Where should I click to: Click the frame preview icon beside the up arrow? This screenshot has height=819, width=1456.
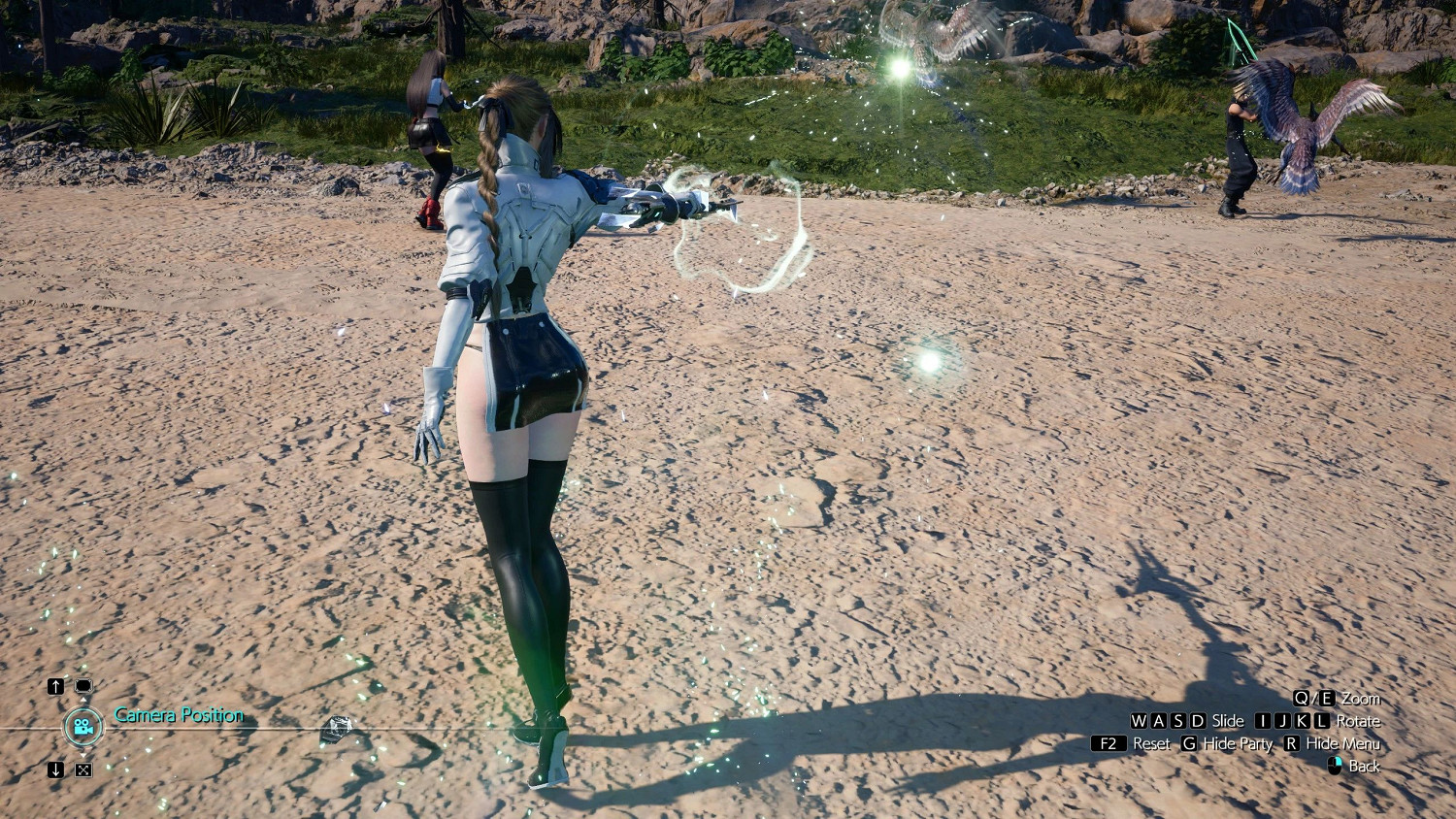84,686
